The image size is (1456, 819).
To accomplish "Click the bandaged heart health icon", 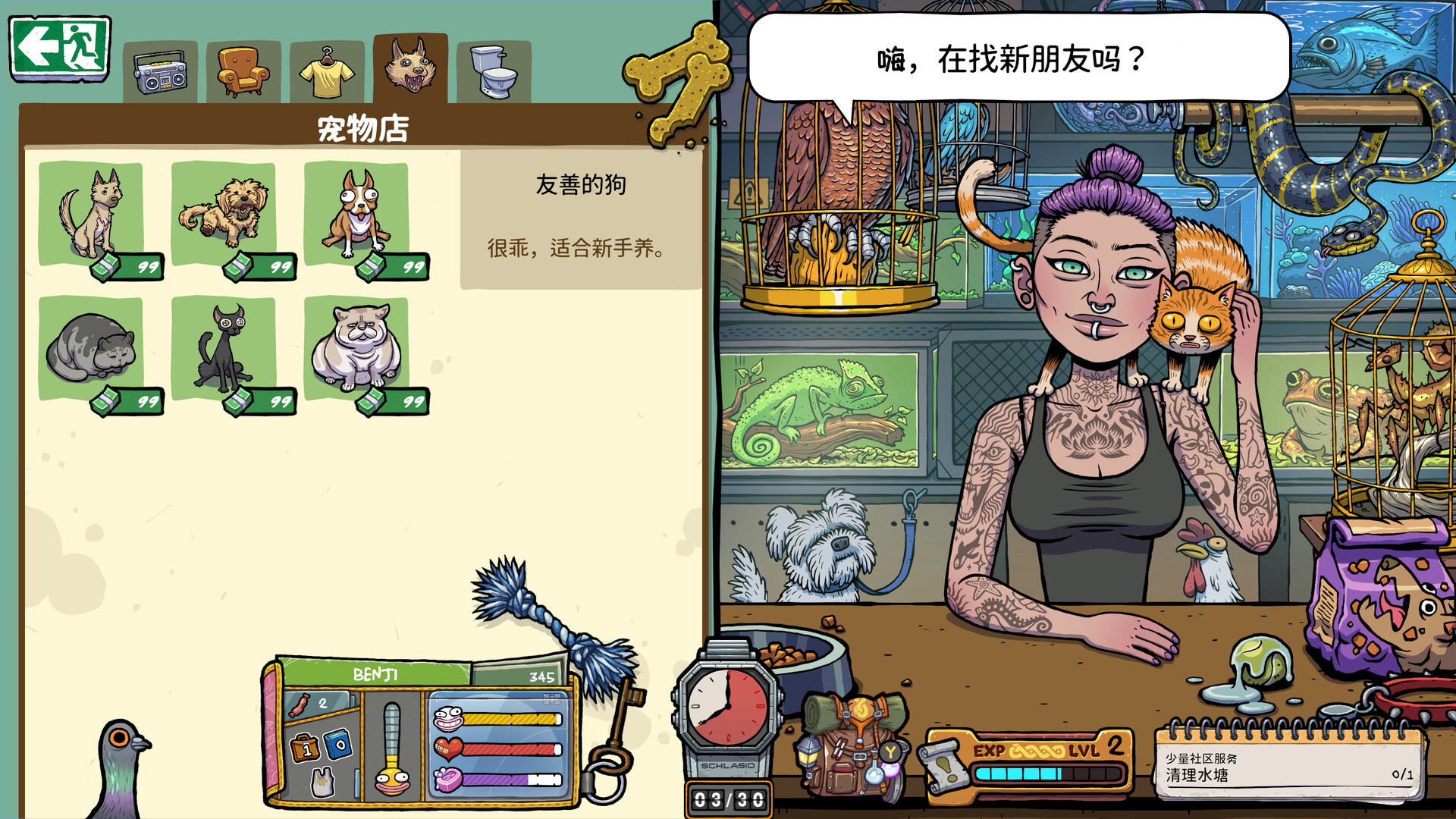I will (x=447, y=748).
